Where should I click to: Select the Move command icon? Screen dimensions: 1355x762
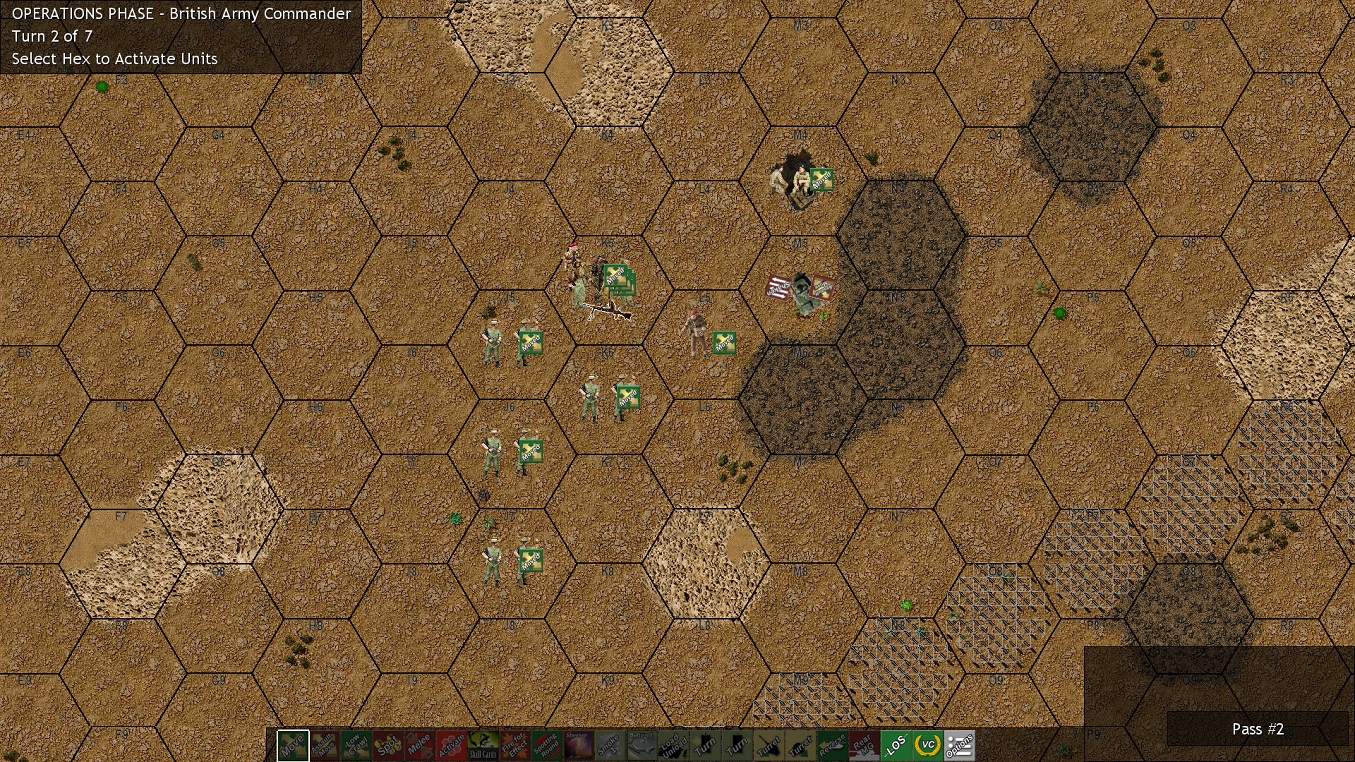294,744
